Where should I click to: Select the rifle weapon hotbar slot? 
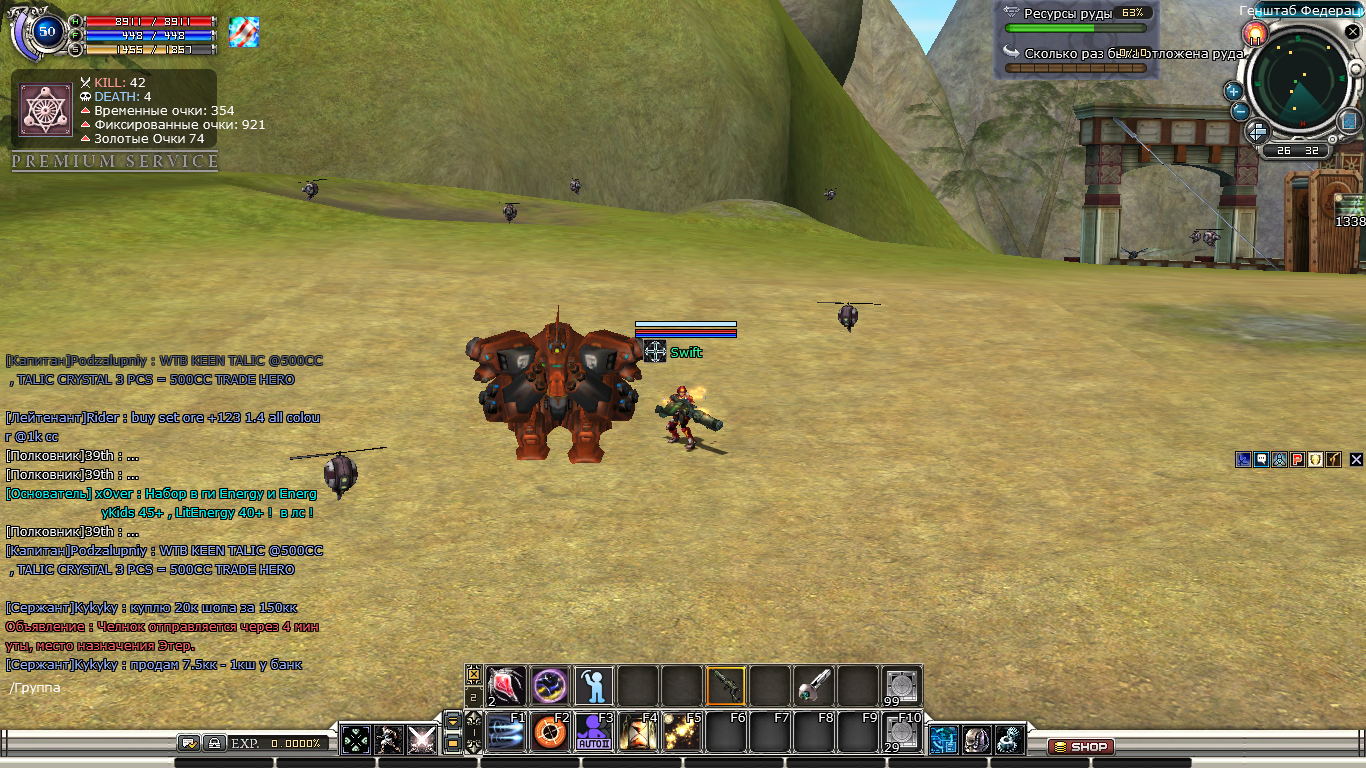[x=725, y=687]
